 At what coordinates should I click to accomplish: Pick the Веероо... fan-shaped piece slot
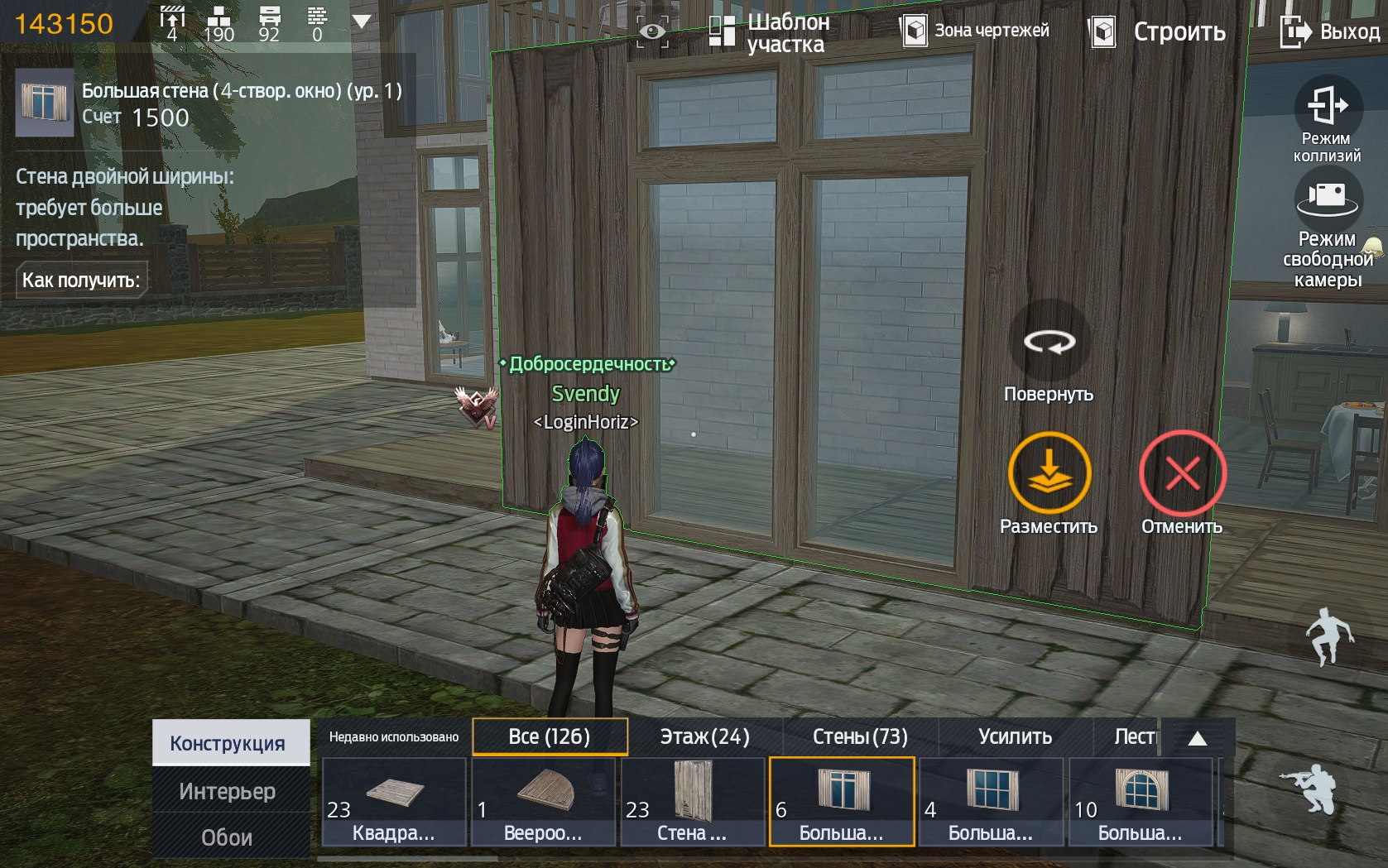(x=544, y=801)
